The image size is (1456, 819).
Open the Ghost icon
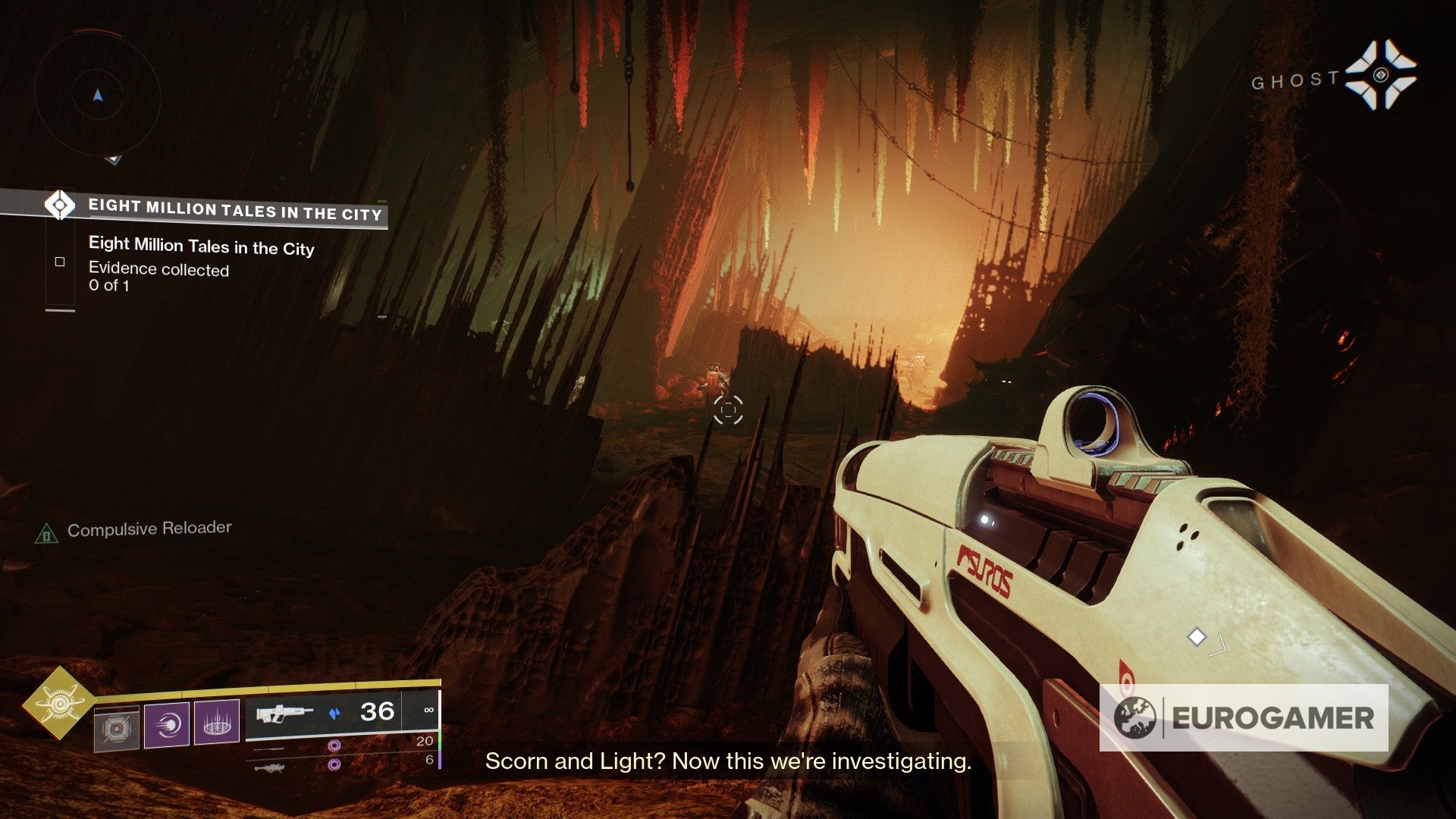pyautogui.click(x=1380, y=75)
